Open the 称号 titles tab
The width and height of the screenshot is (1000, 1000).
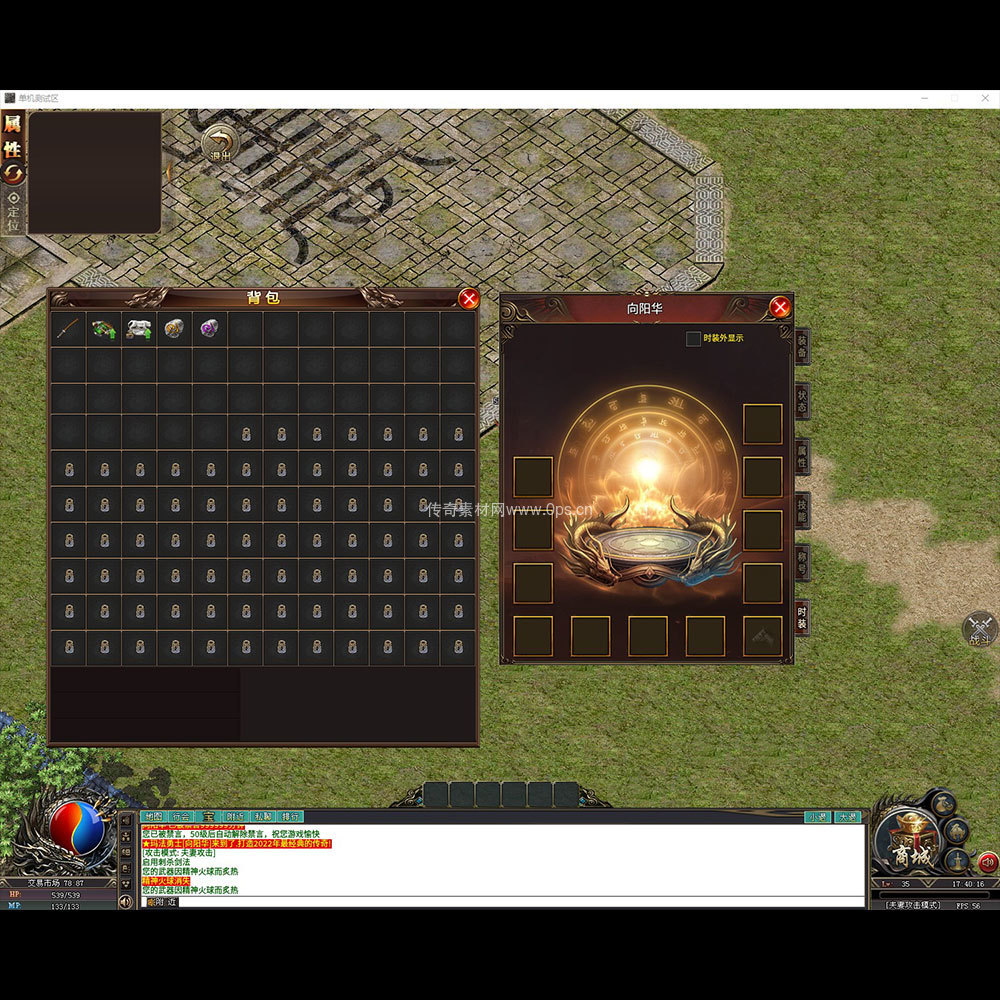pyautogui.click(x=802, y=565)
